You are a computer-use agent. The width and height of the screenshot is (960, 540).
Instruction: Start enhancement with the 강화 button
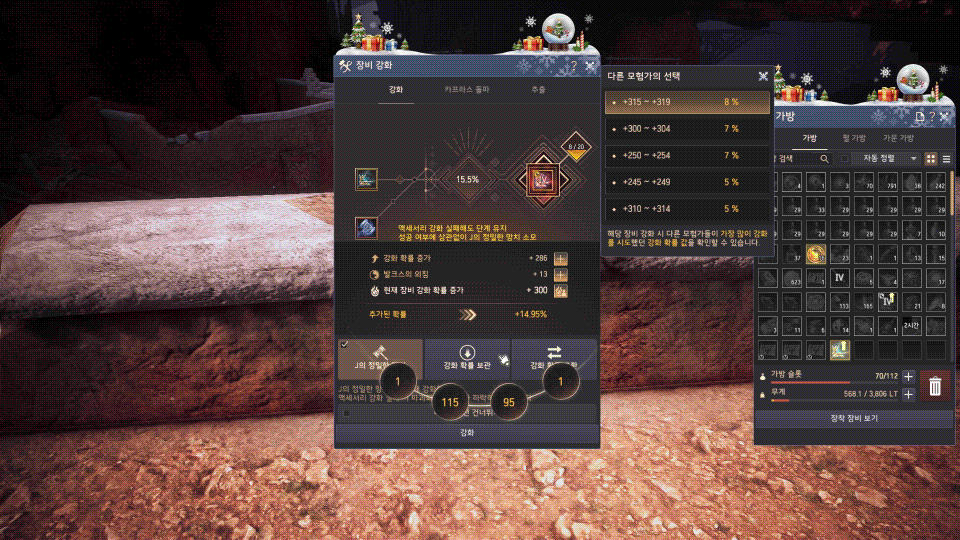467,433
